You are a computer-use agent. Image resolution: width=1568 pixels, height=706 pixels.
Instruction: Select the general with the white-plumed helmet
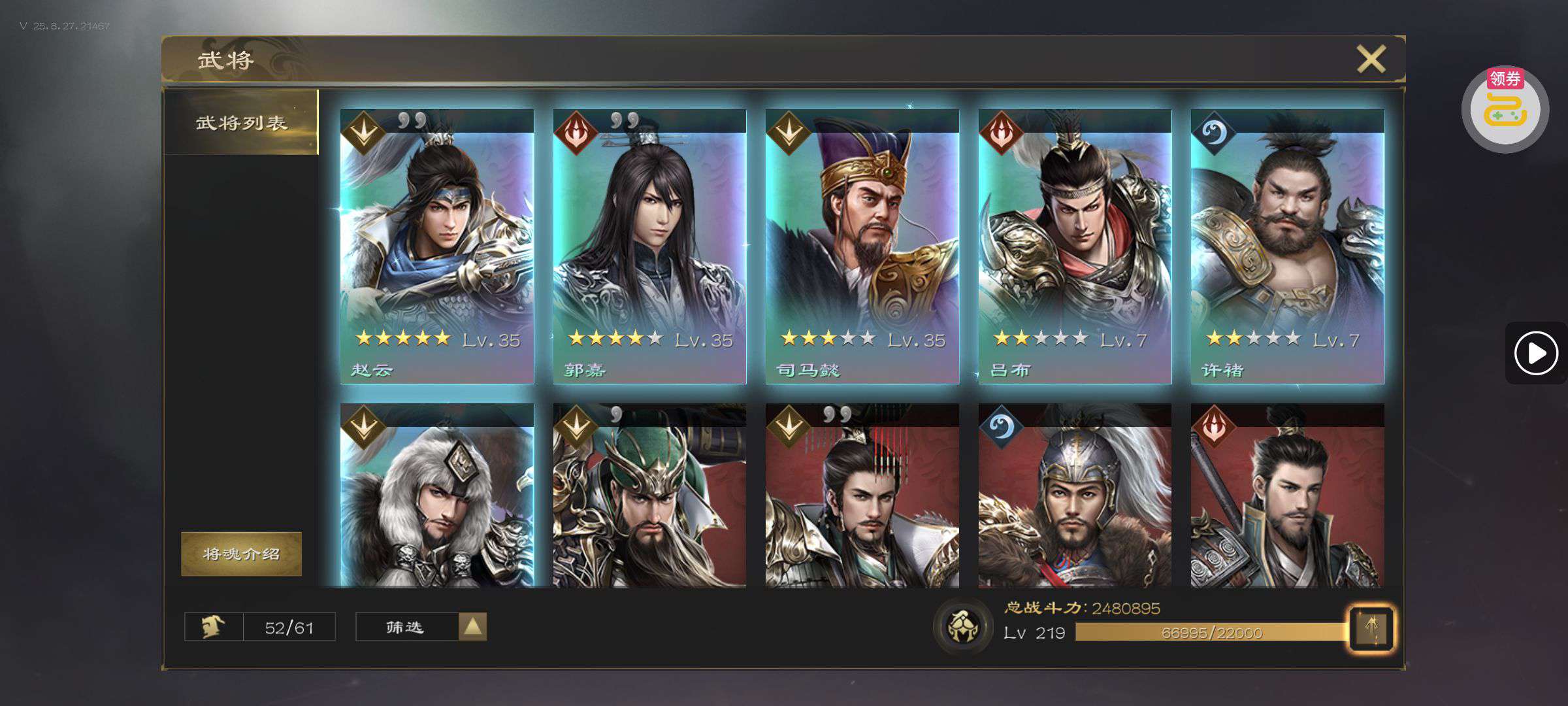coord(1075,497)
